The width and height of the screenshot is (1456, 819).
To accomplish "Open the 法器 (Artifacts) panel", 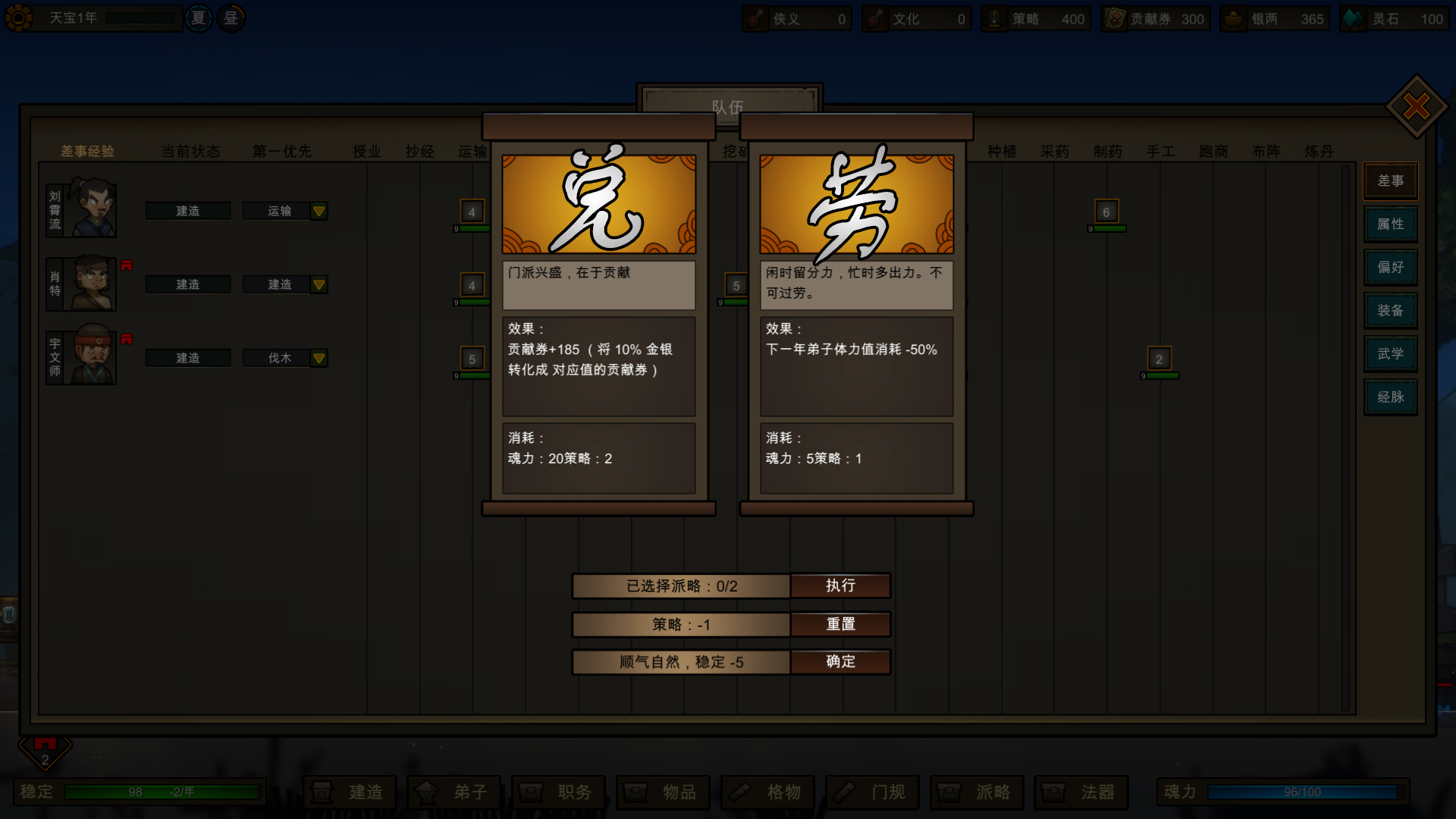I will point(1082,792).
